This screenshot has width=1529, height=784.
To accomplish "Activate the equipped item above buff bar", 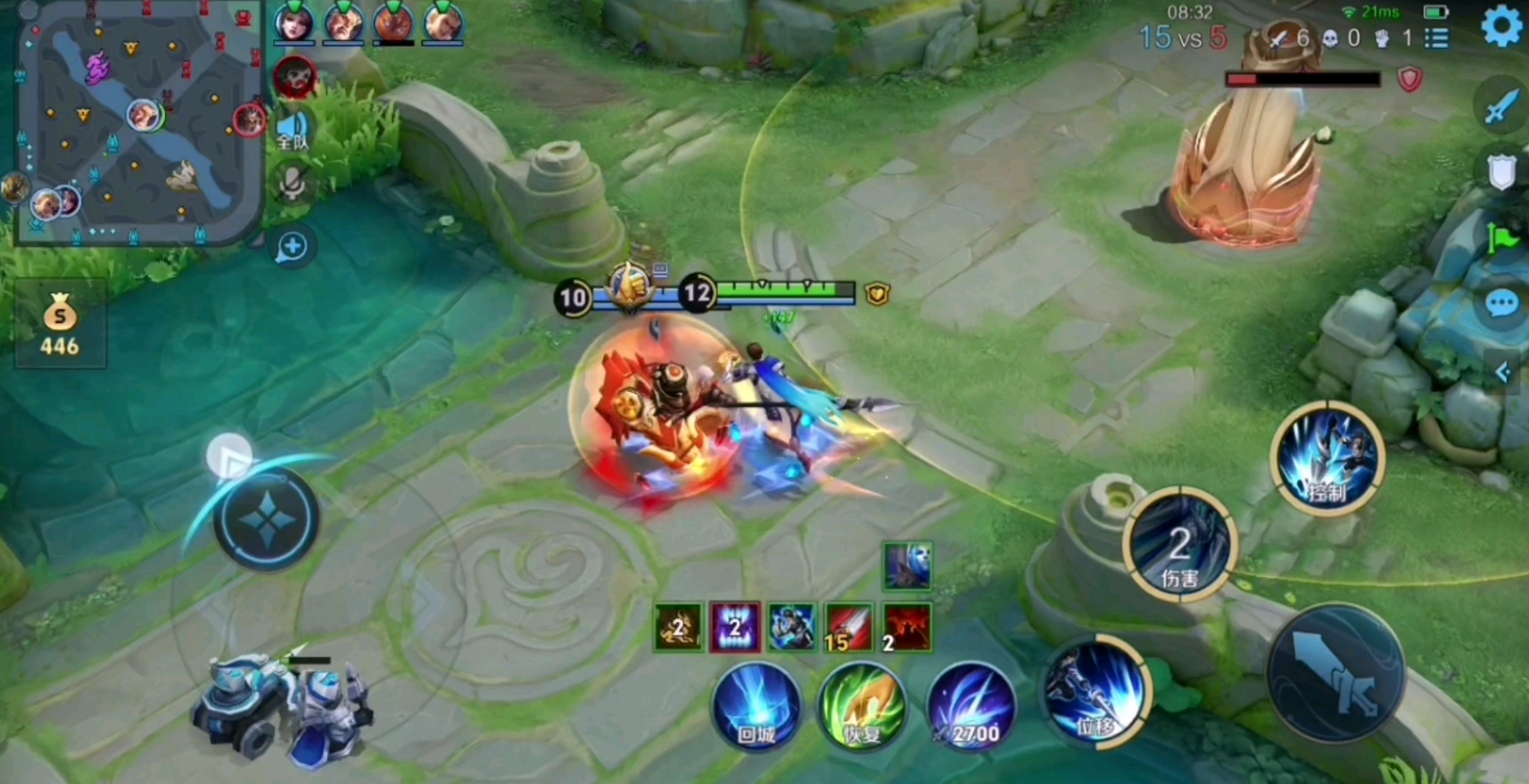I will (x=907, y=565).
